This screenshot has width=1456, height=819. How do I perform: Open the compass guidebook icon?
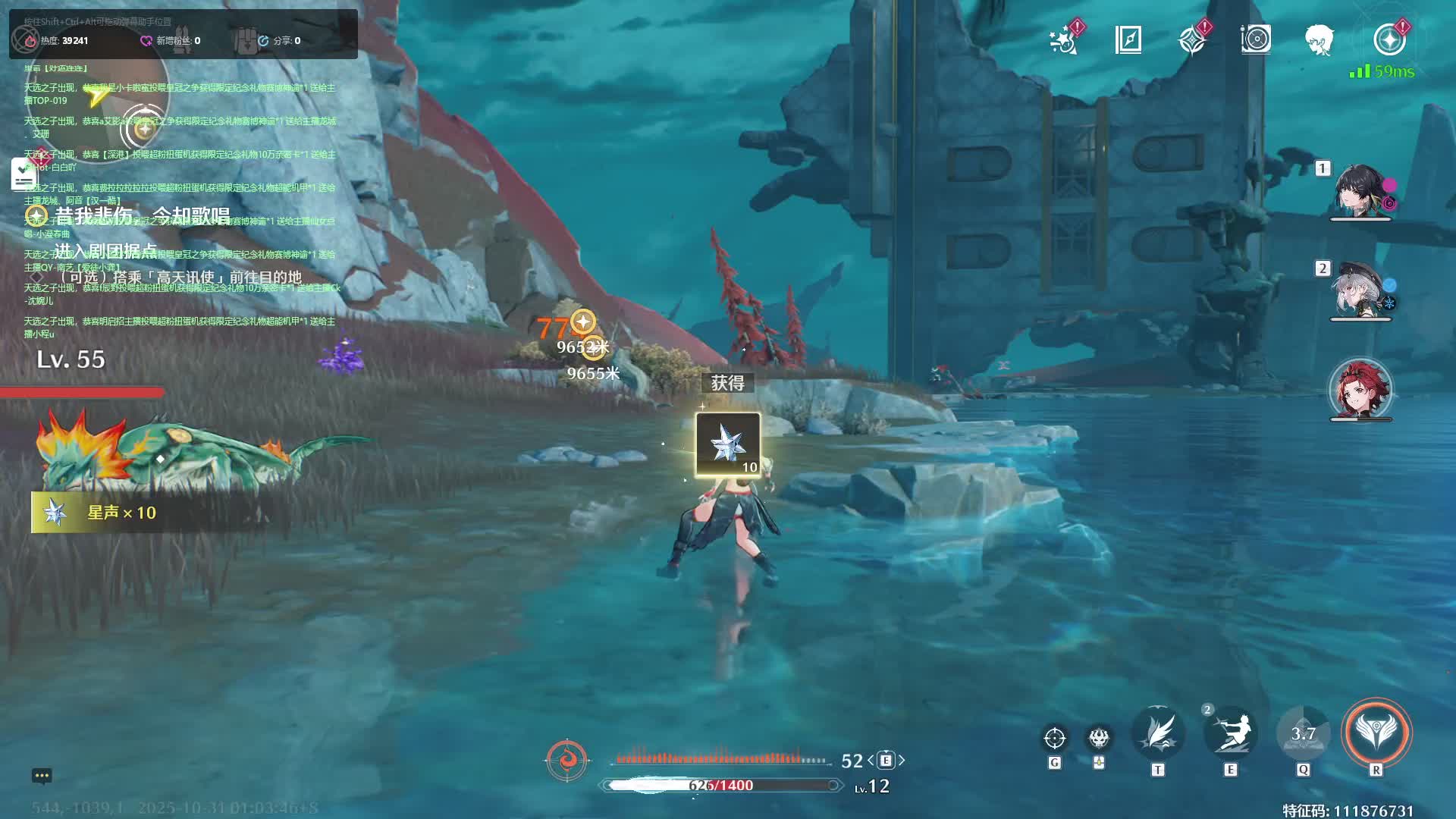pyautogui.click(x=1128, y=39)
